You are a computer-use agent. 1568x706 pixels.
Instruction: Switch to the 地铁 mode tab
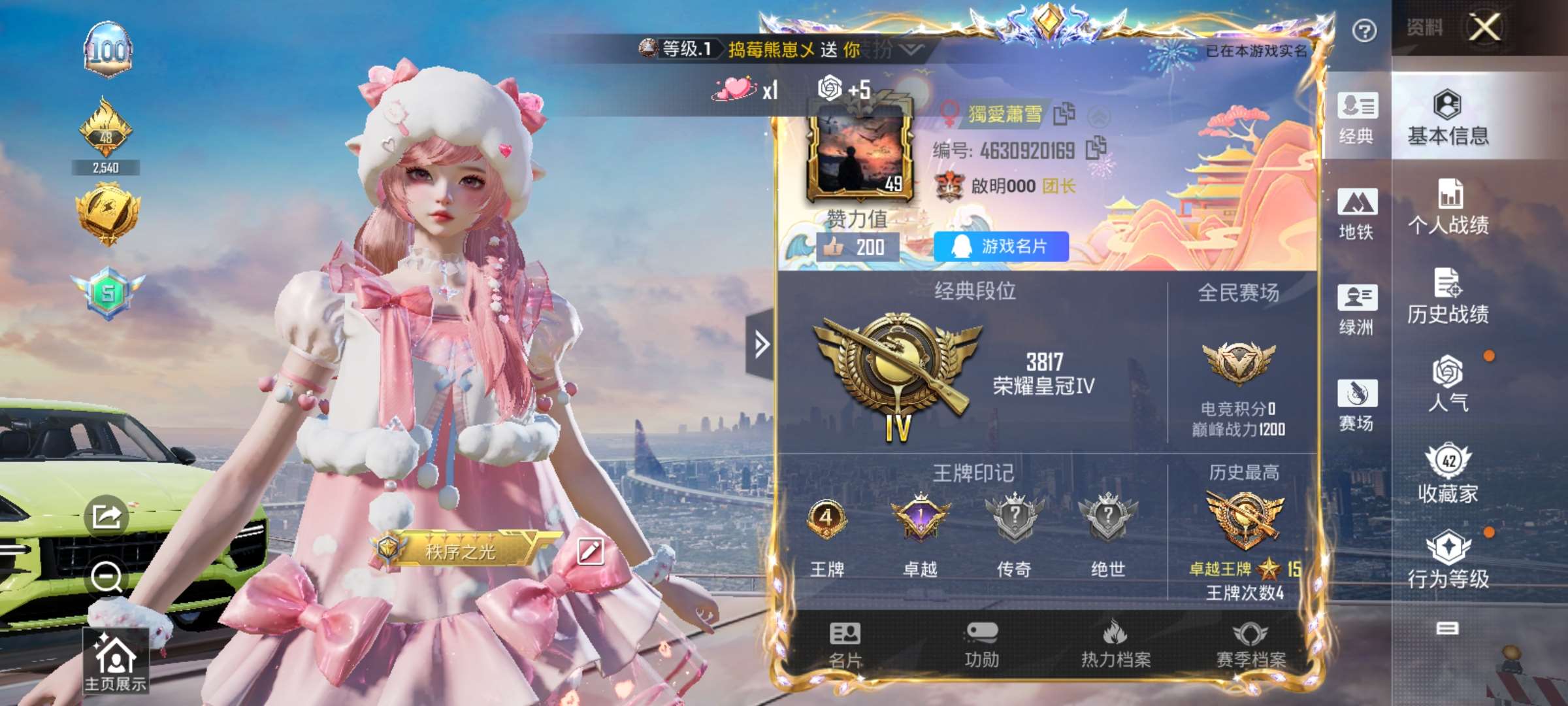(x=1357, y=214)
